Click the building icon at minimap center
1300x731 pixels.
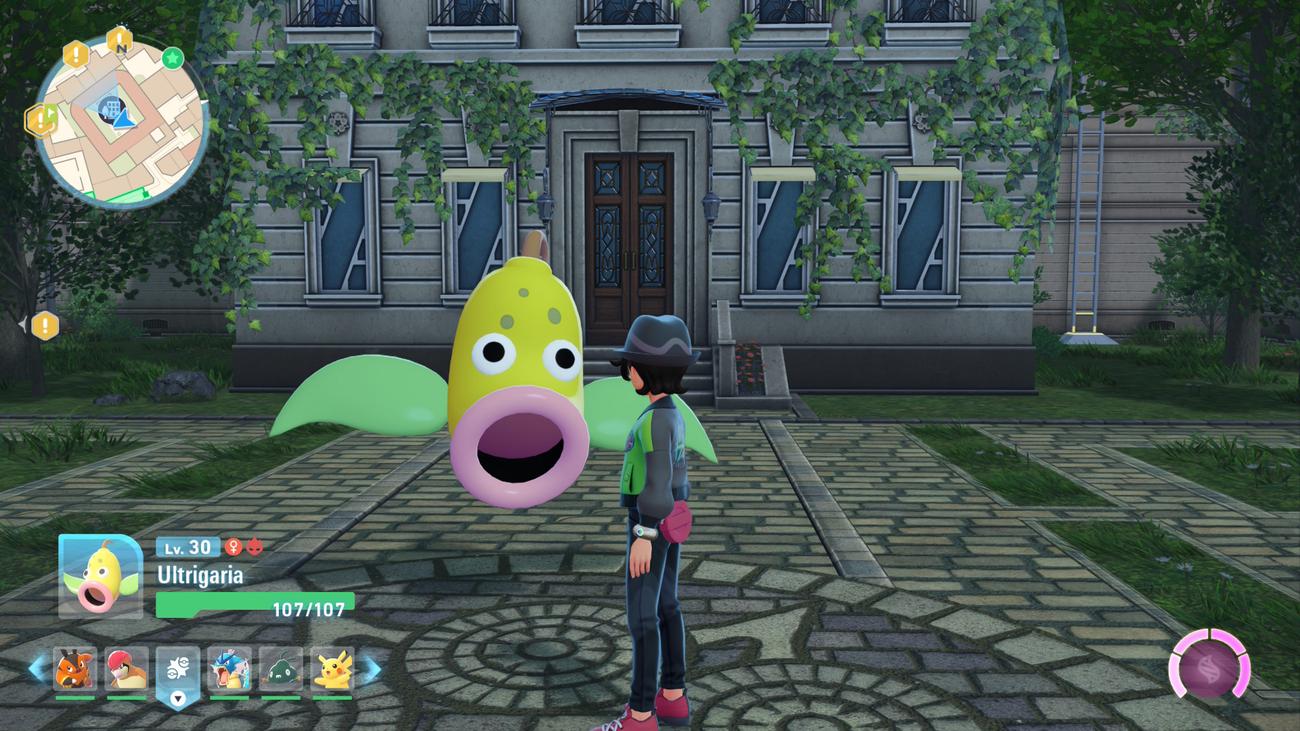click(x=110, y=106)
